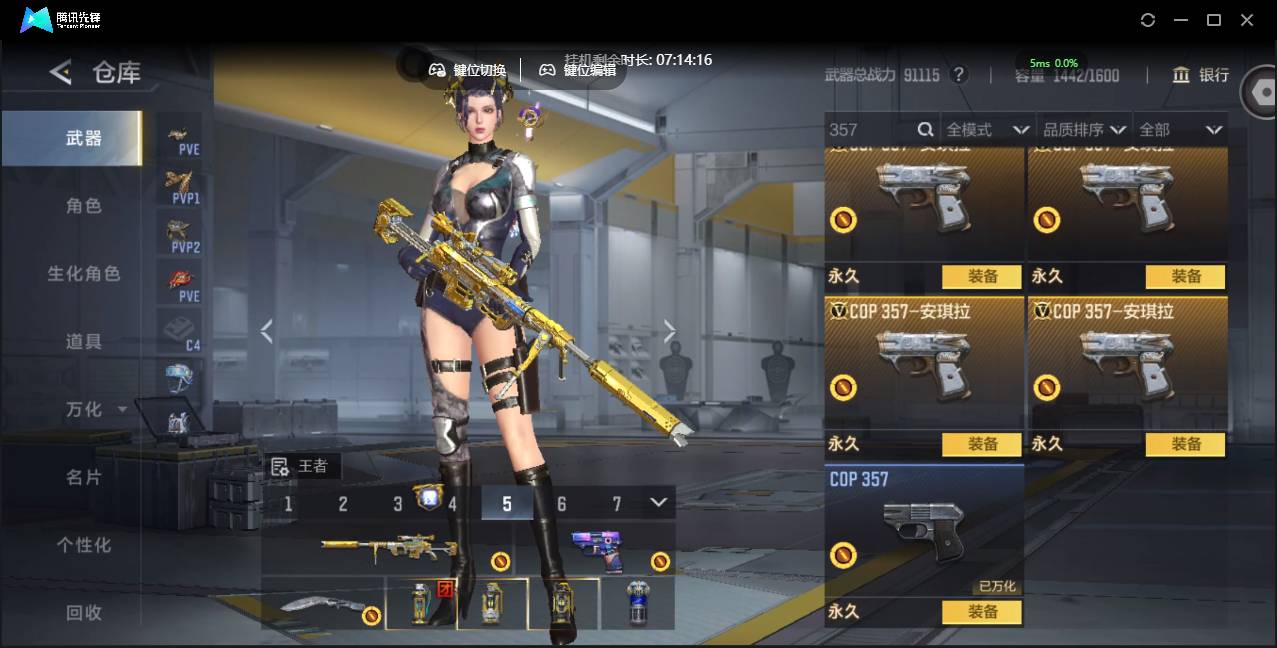1277x648 pixels.
Task: Open the 回收 section
Action: pyautogui.click(x=84, y=613)
